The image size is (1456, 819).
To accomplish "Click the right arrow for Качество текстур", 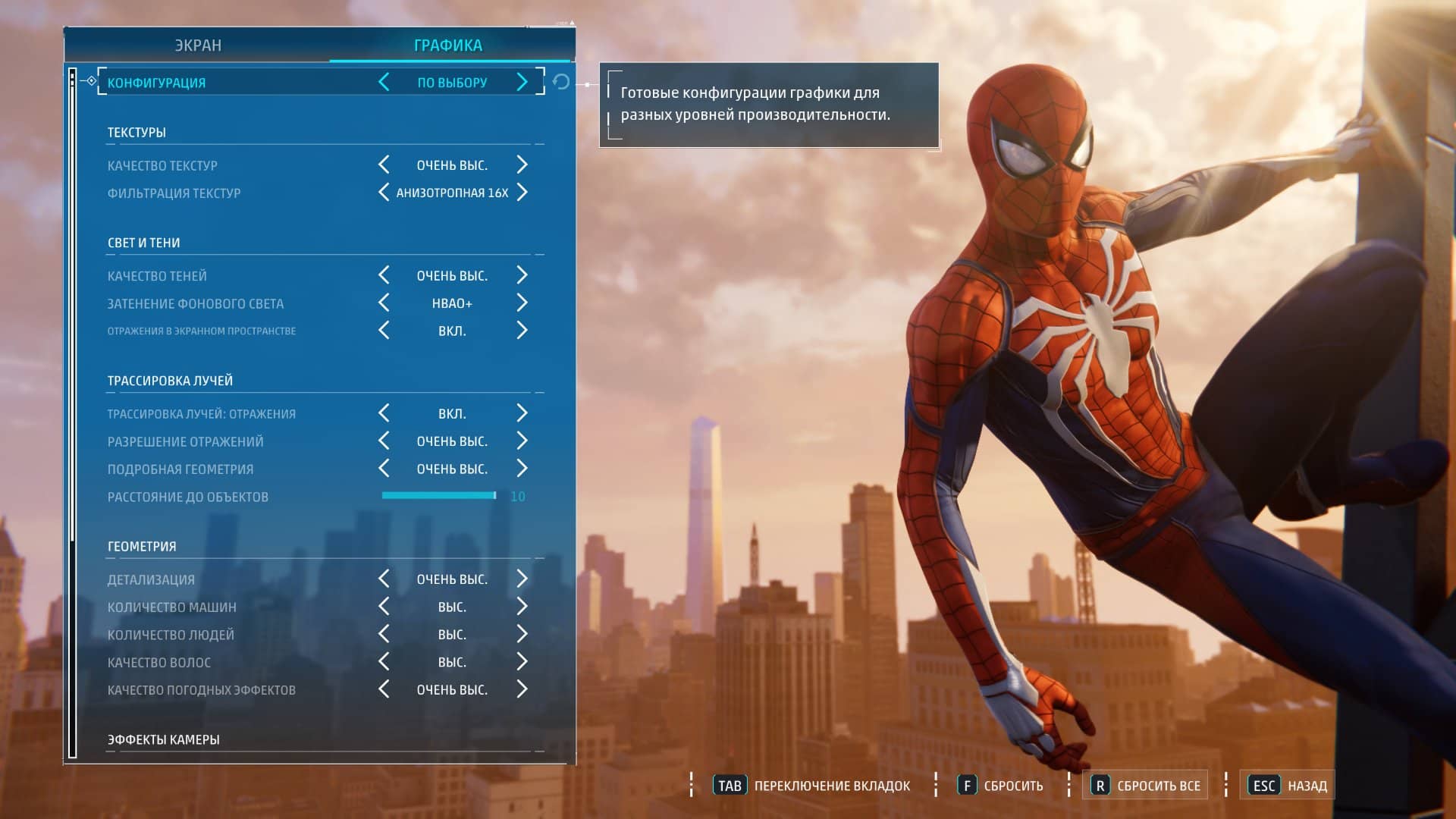I will (522, 165).
